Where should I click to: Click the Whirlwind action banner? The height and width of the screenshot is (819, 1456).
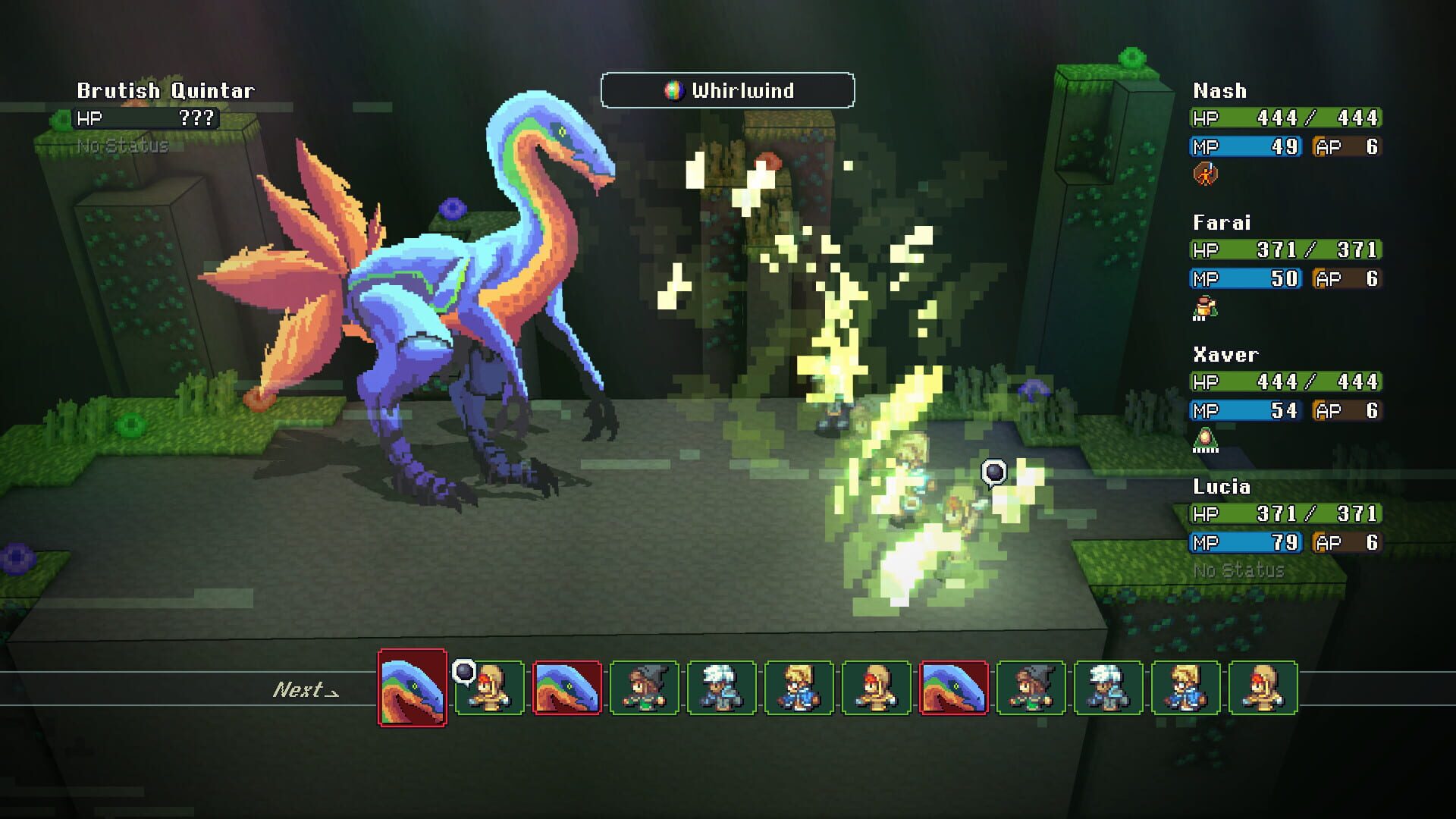[x=728, y=91]
